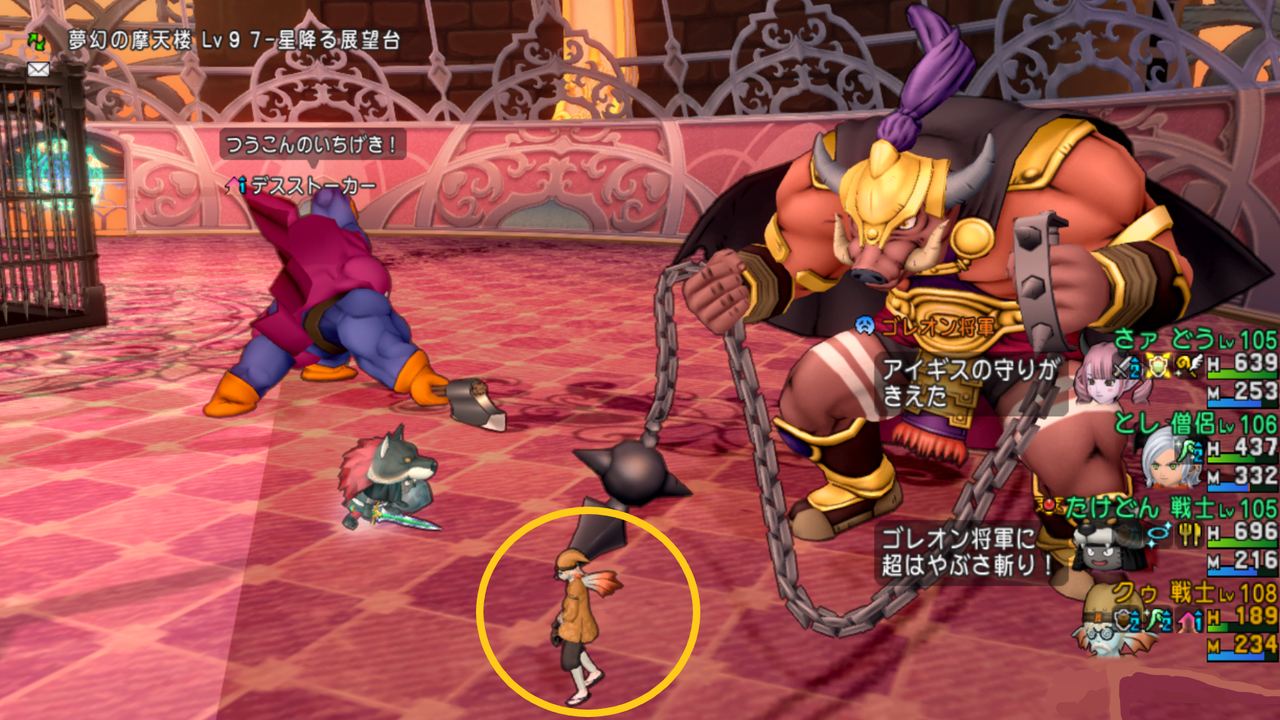This screenshot has height=720, width=1280.
Task: Click さァどう's crossed-swords buff icon
Action: (x=1122, y=366)
